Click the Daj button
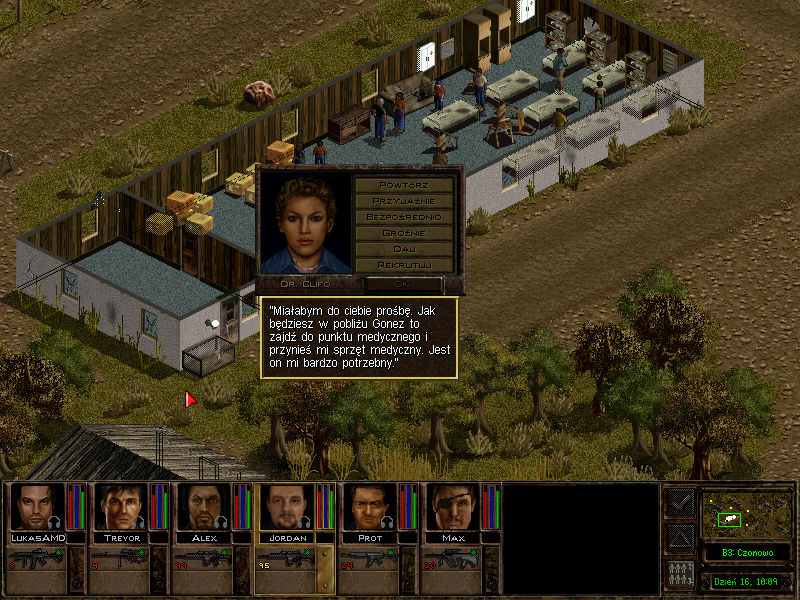Viewport: 800px width, 600px height. [x=404, y=249]
